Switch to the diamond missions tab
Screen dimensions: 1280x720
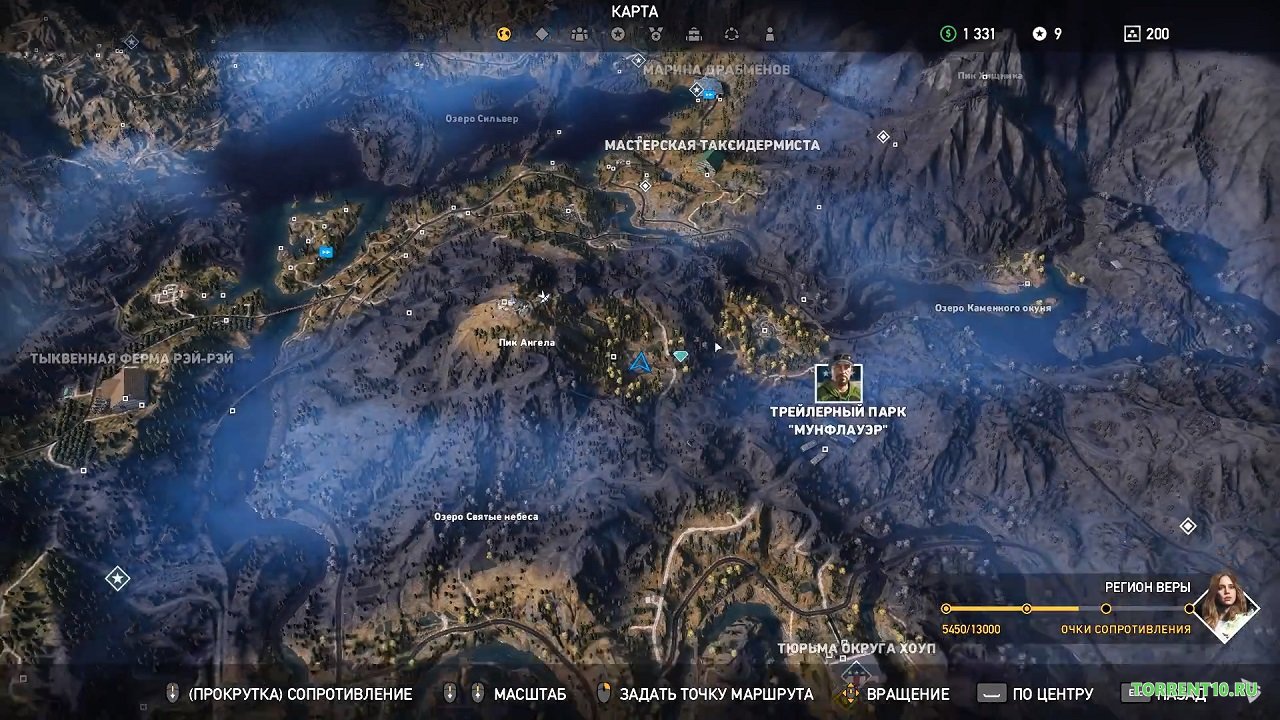542,34
